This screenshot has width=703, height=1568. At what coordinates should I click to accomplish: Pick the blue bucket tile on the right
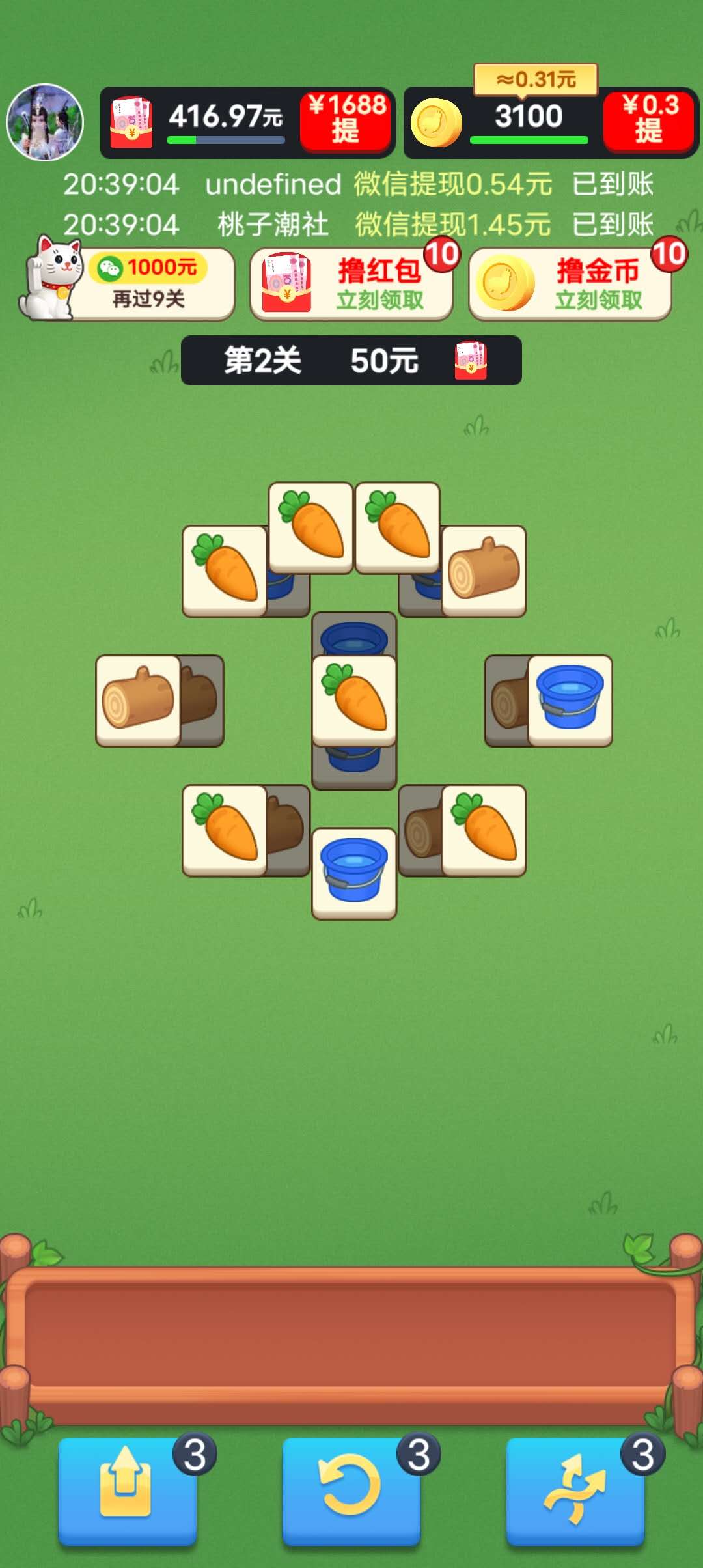point(570,700)
